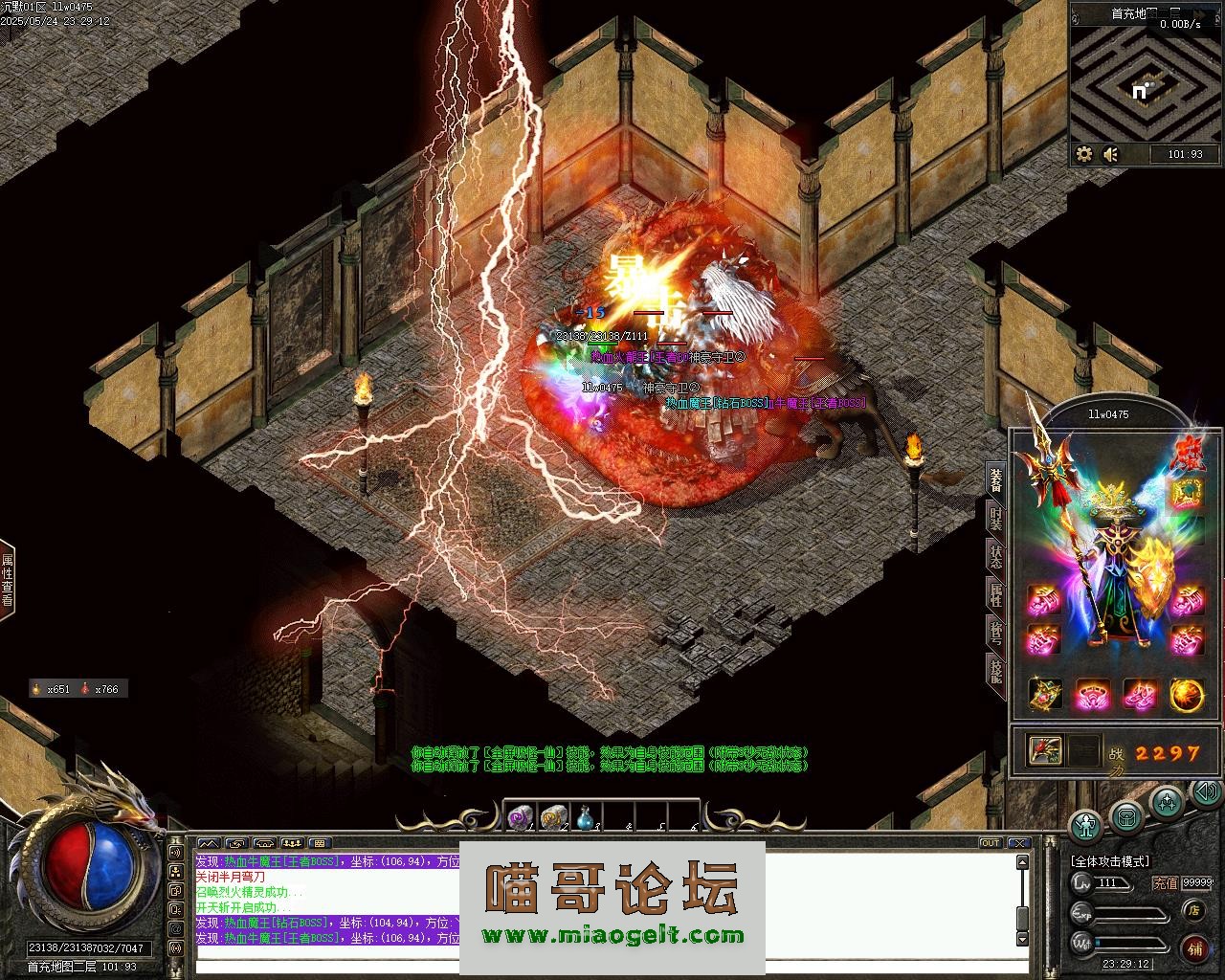Select the golden crown belt equipment slot
The image size is (1225, 980).
click(1045, 695)
